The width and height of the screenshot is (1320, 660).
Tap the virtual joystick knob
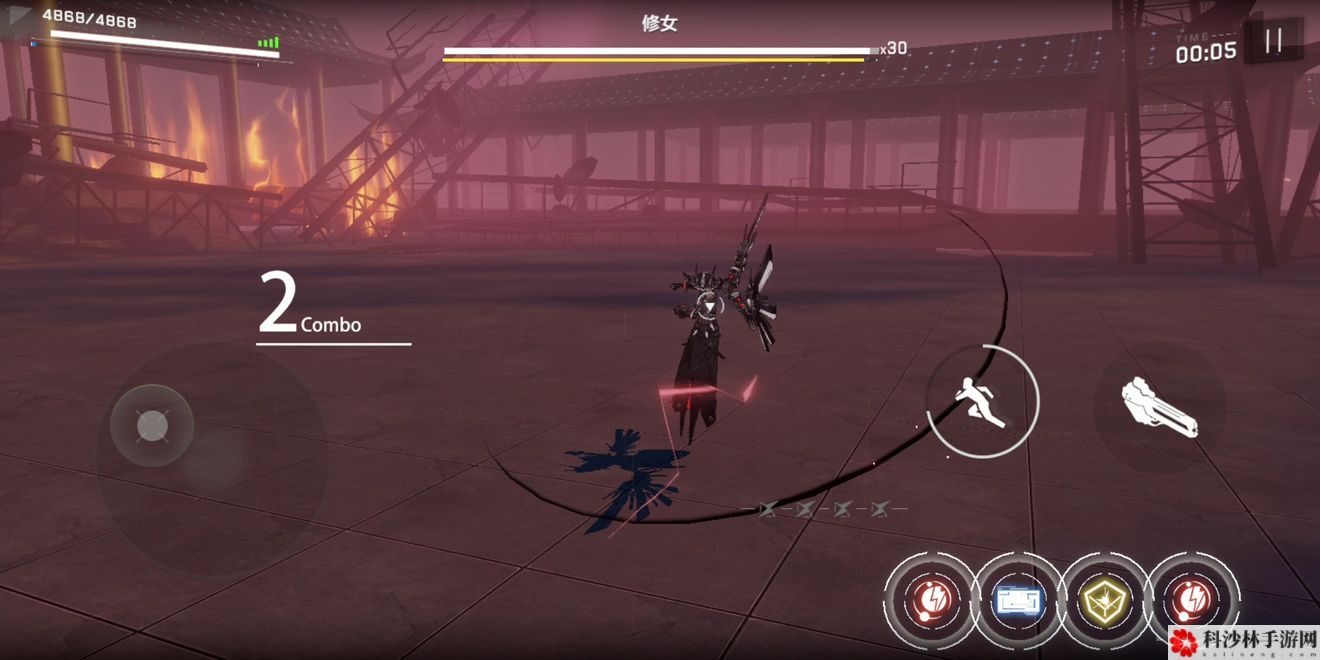(x=152, y=427)
